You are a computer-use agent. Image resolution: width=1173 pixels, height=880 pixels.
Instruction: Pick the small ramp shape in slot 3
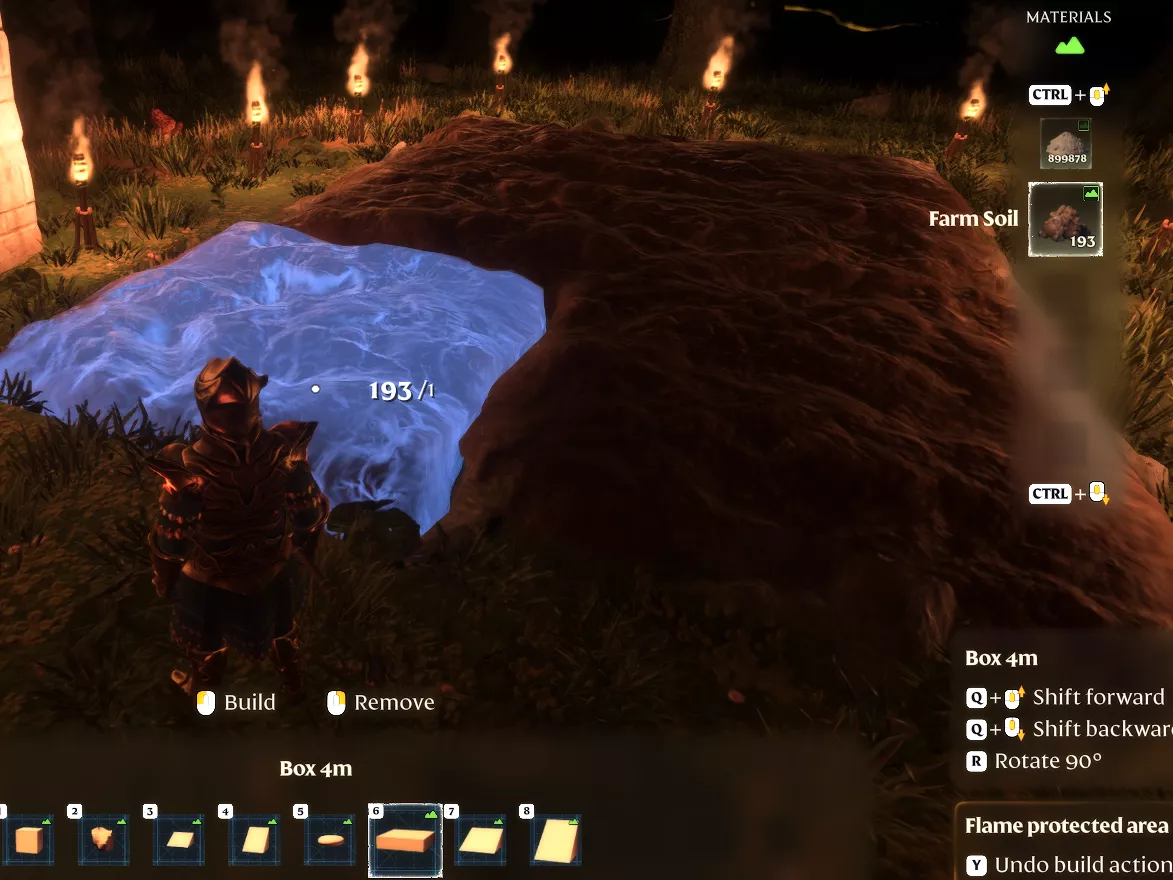(179, 840)
